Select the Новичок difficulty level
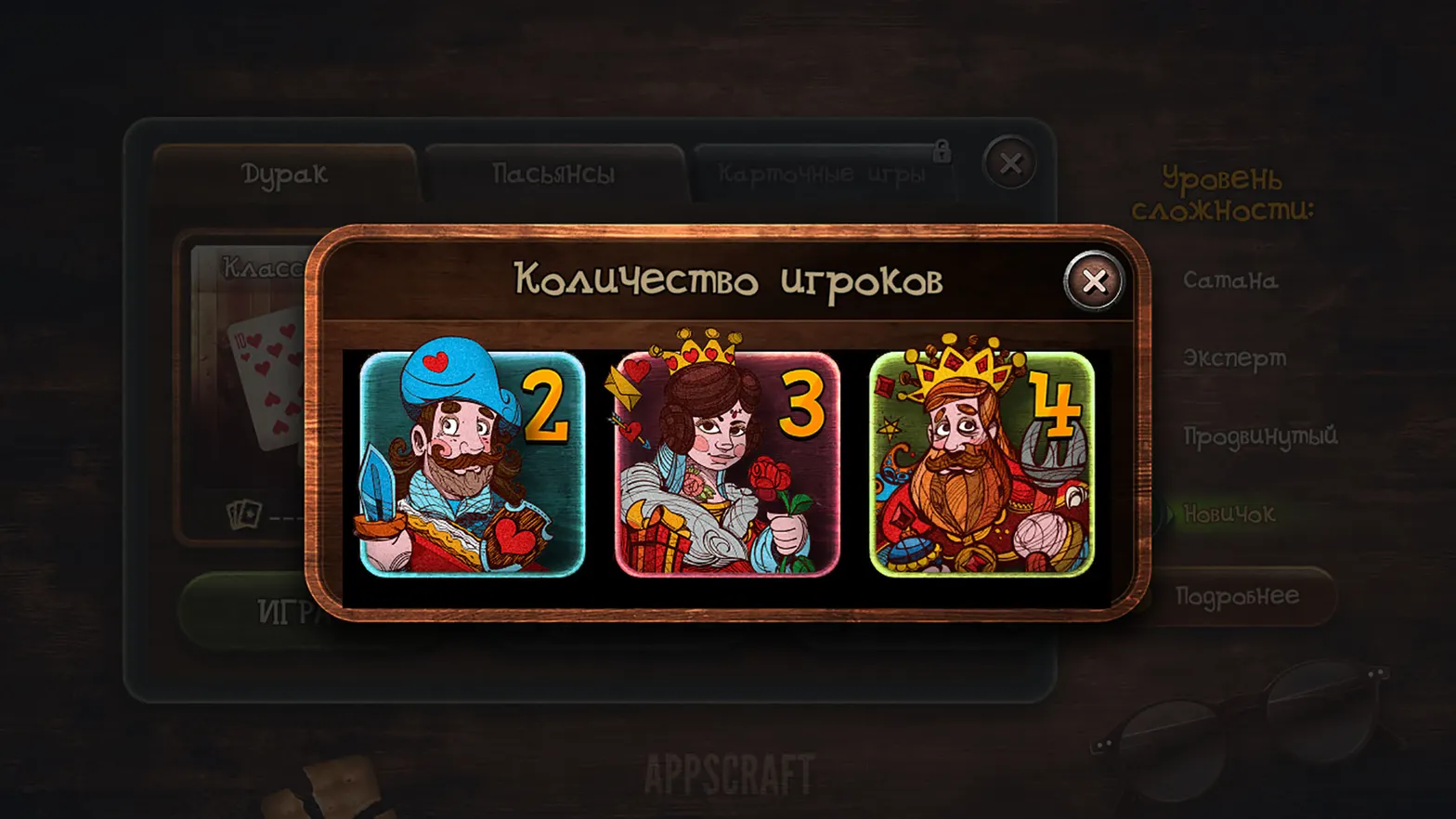The width and height of the screenshot is (1456, 819). (1228, 514)
